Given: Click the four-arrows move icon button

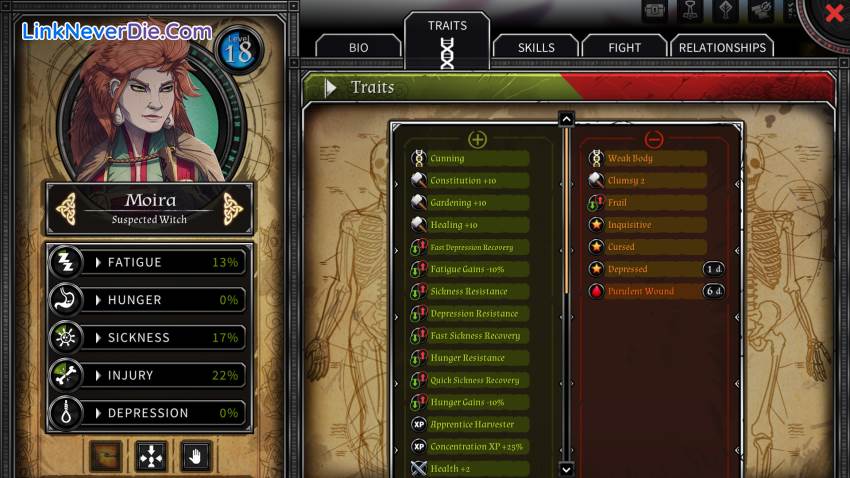Looking at the screenshot, I should tap(151, 456).
